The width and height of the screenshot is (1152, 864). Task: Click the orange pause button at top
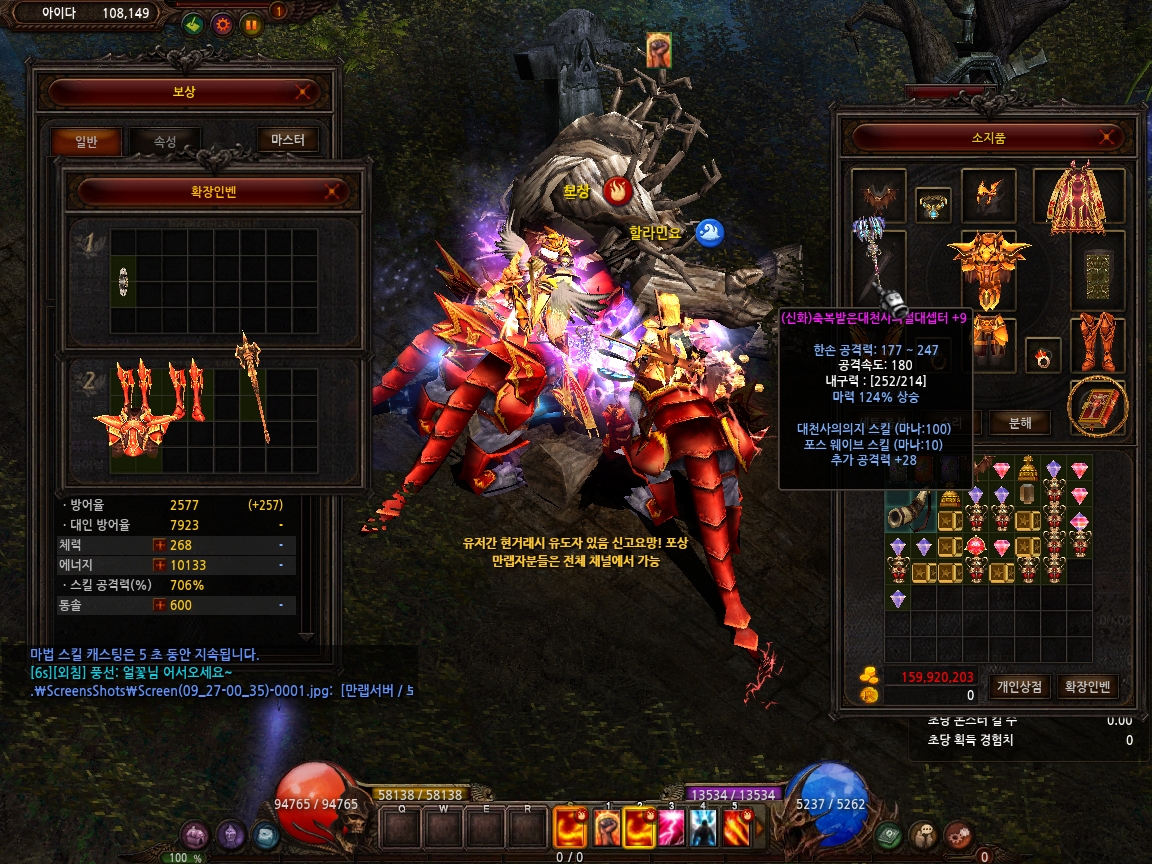[x=251, y=25]
